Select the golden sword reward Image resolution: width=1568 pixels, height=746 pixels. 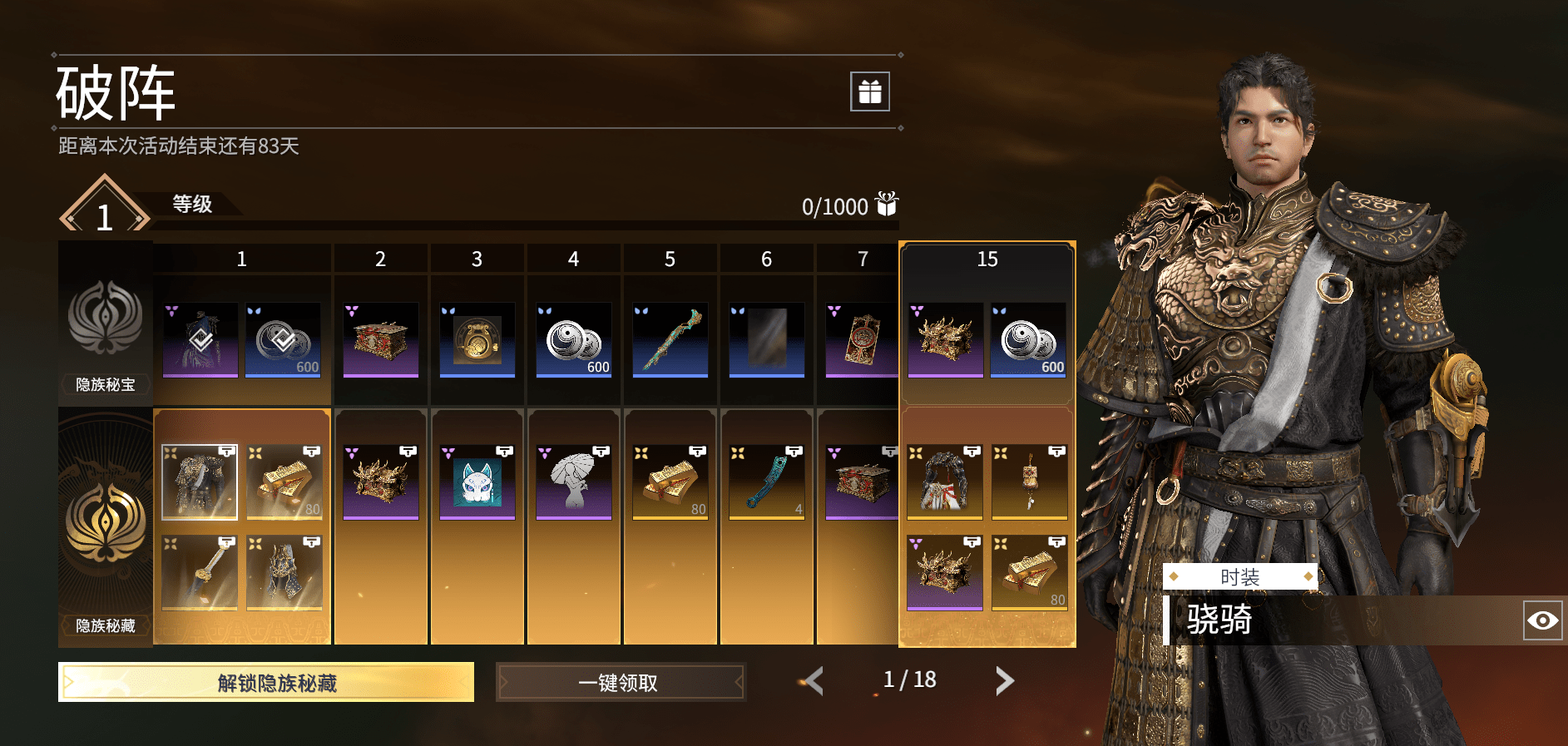tap(200, 573)
